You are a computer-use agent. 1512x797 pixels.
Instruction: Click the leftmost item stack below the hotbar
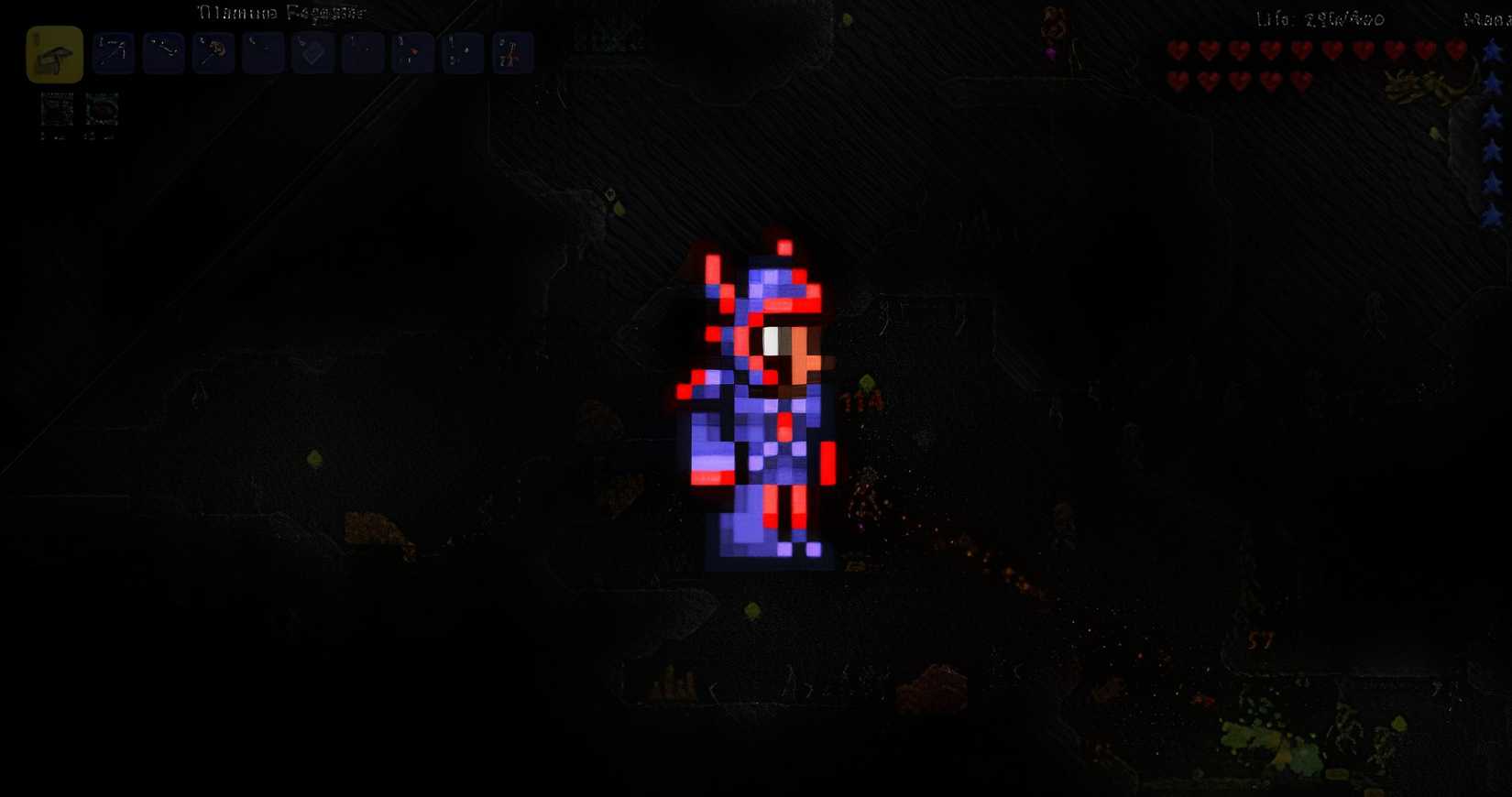click(x=57, y=110)
